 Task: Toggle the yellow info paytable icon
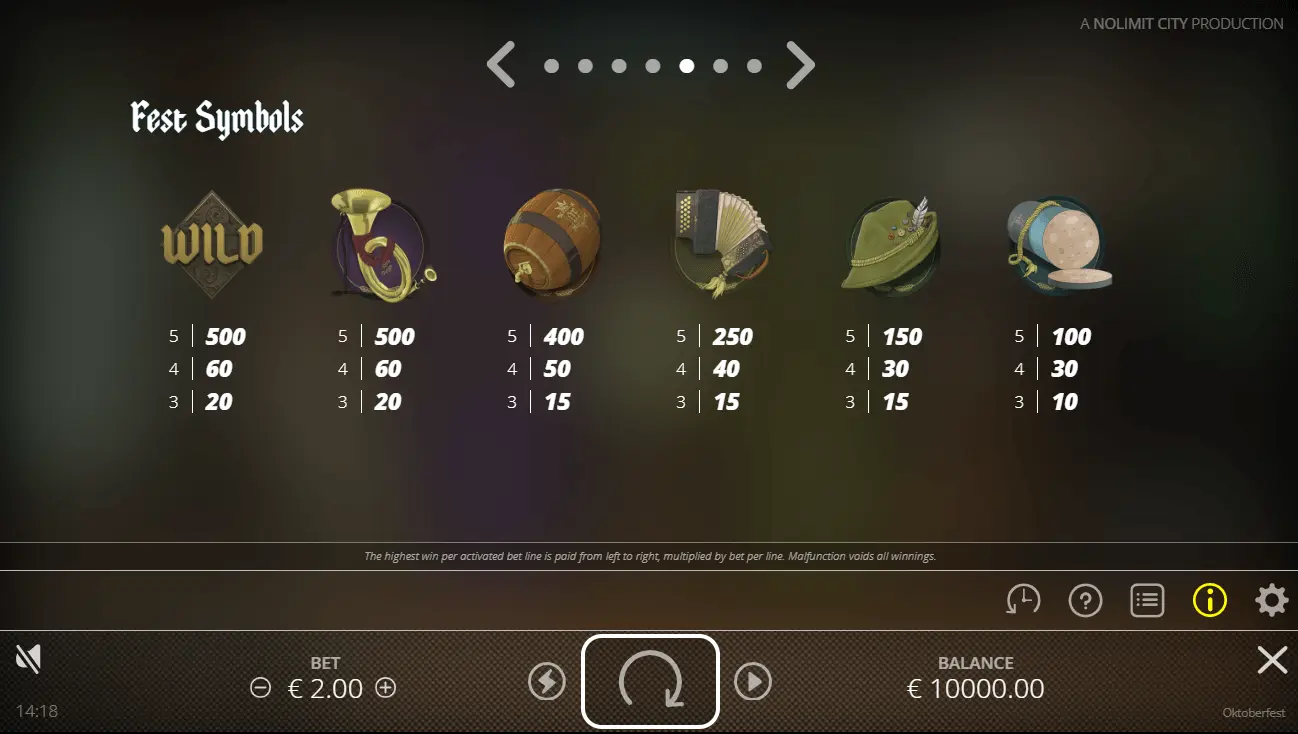point(1209,600)
